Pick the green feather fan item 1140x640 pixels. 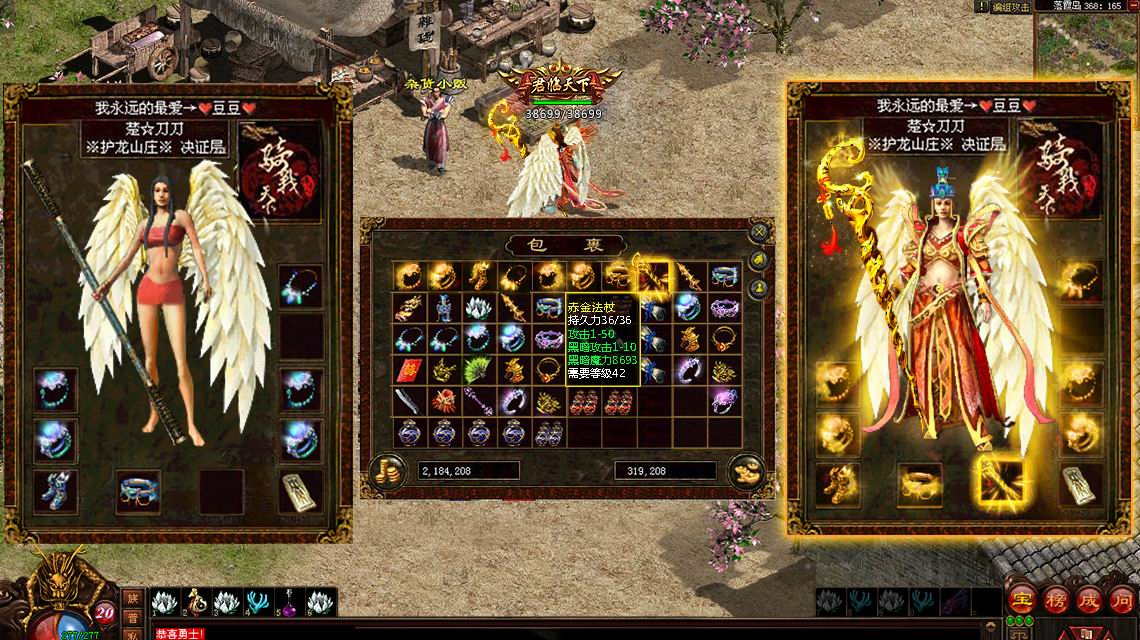[x=478, y=370]
